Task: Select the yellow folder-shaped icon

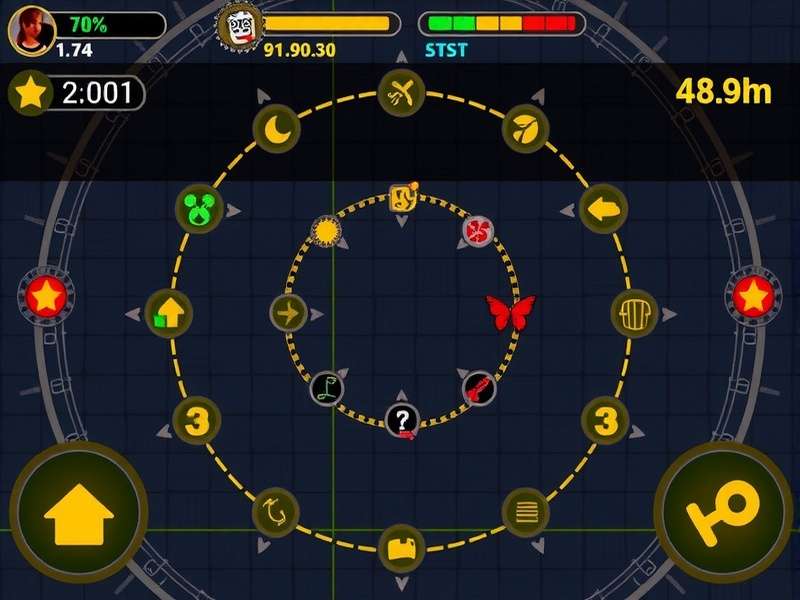Action: pos(401,548)
